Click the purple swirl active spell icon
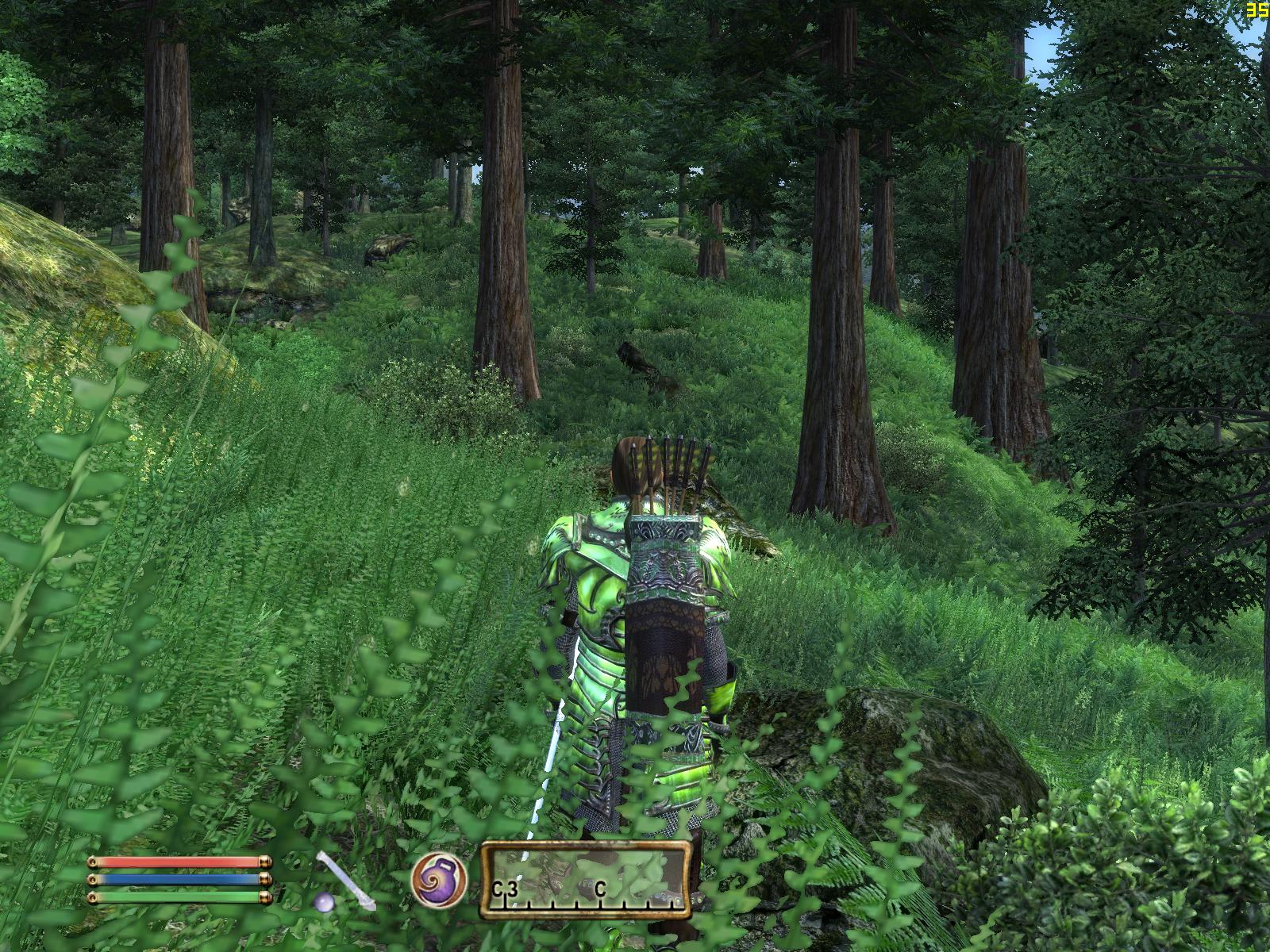Viewport: 1270px width, 952px height. point(437,879)
